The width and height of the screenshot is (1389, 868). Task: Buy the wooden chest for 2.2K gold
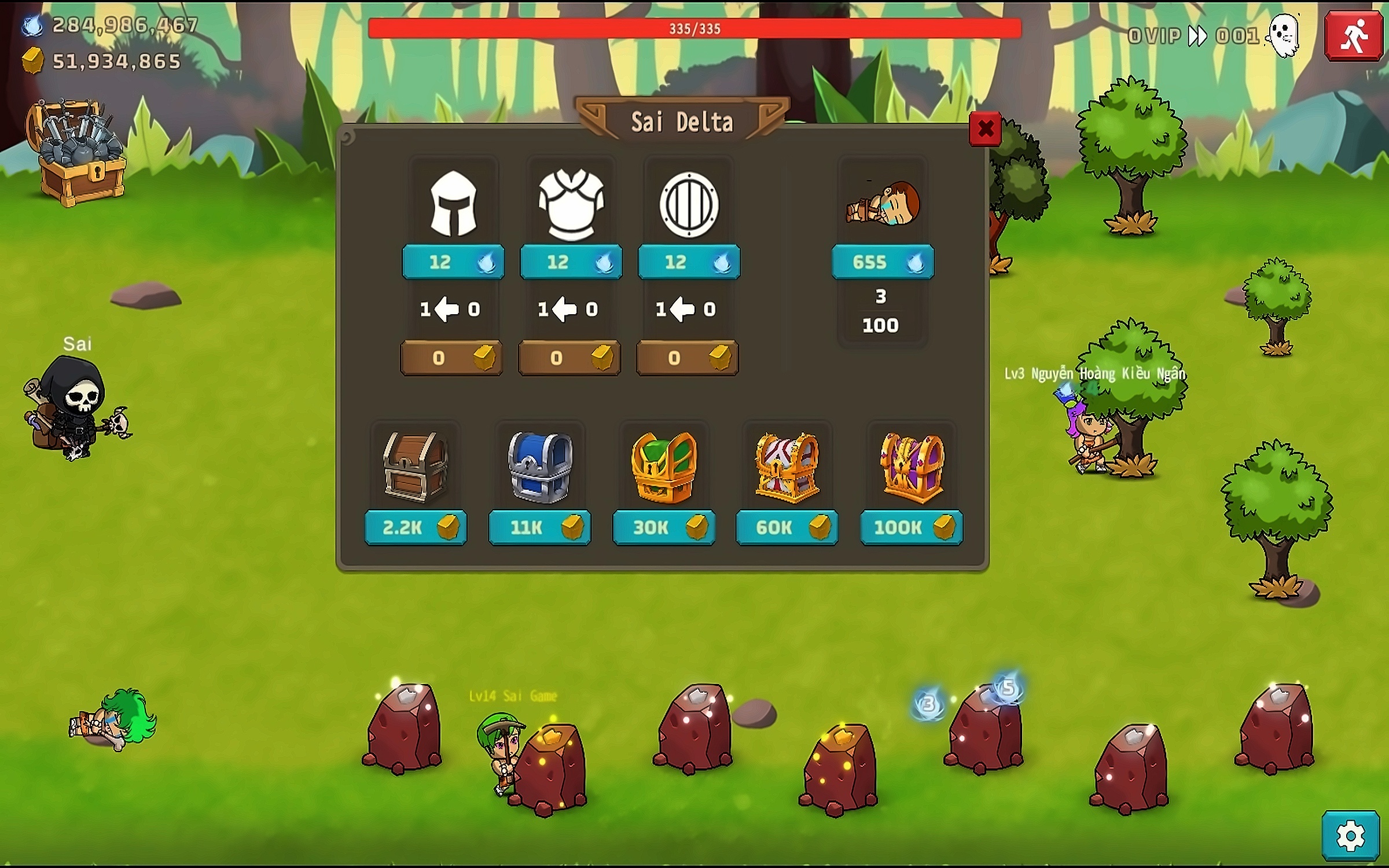point(416,527)
